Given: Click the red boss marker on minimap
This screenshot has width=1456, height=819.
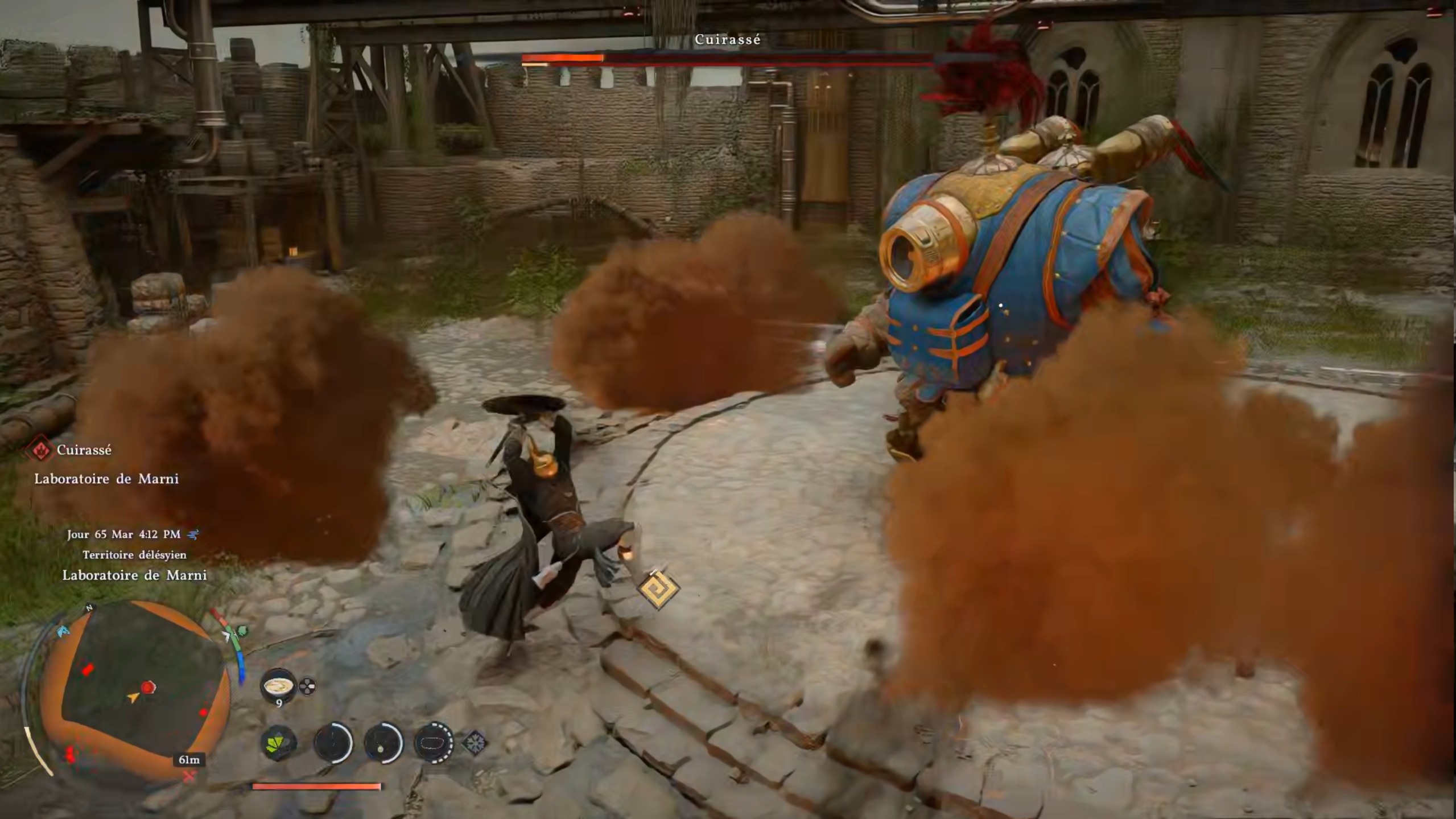Looking at the screenshot, I should pos(149,687).
